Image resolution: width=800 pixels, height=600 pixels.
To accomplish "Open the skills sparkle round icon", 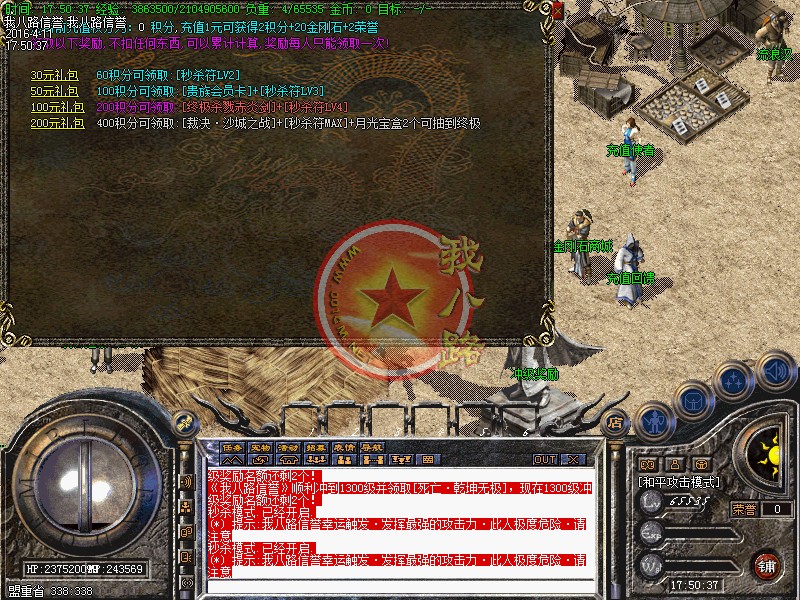I will click(735, 381).
